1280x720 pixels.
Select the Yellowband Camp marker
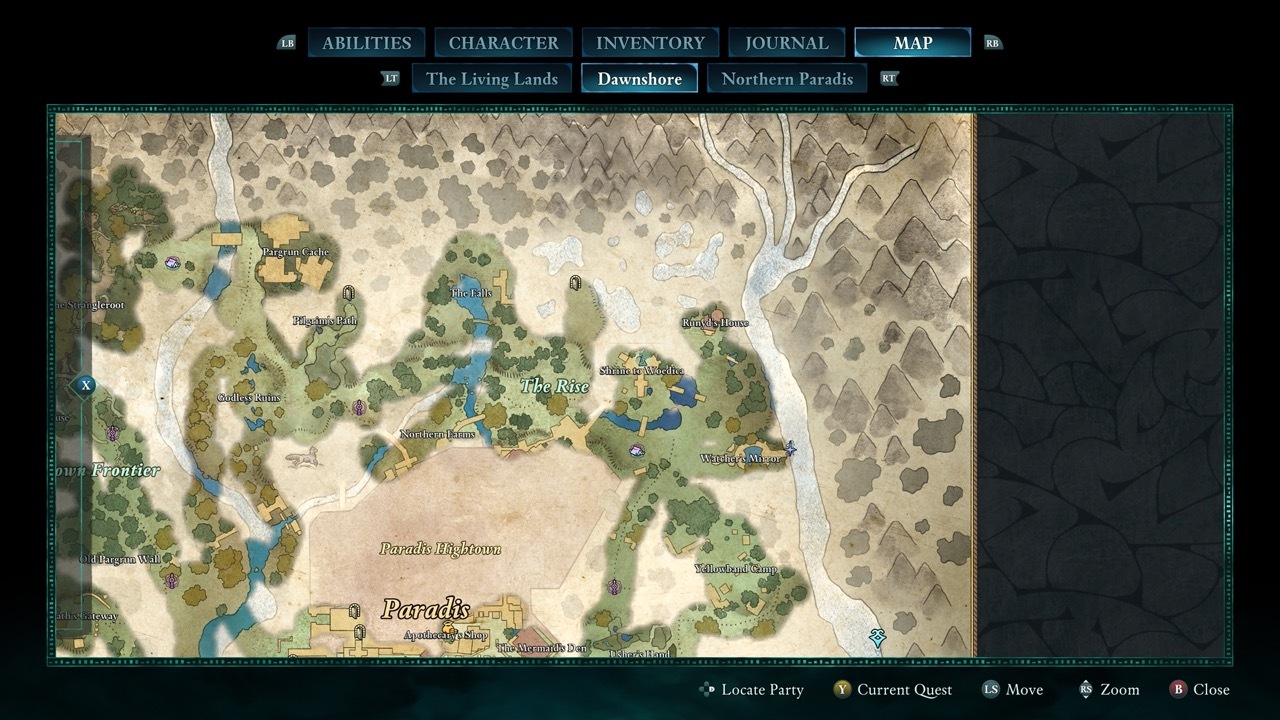pyautogui.click(x=736, y=569)
